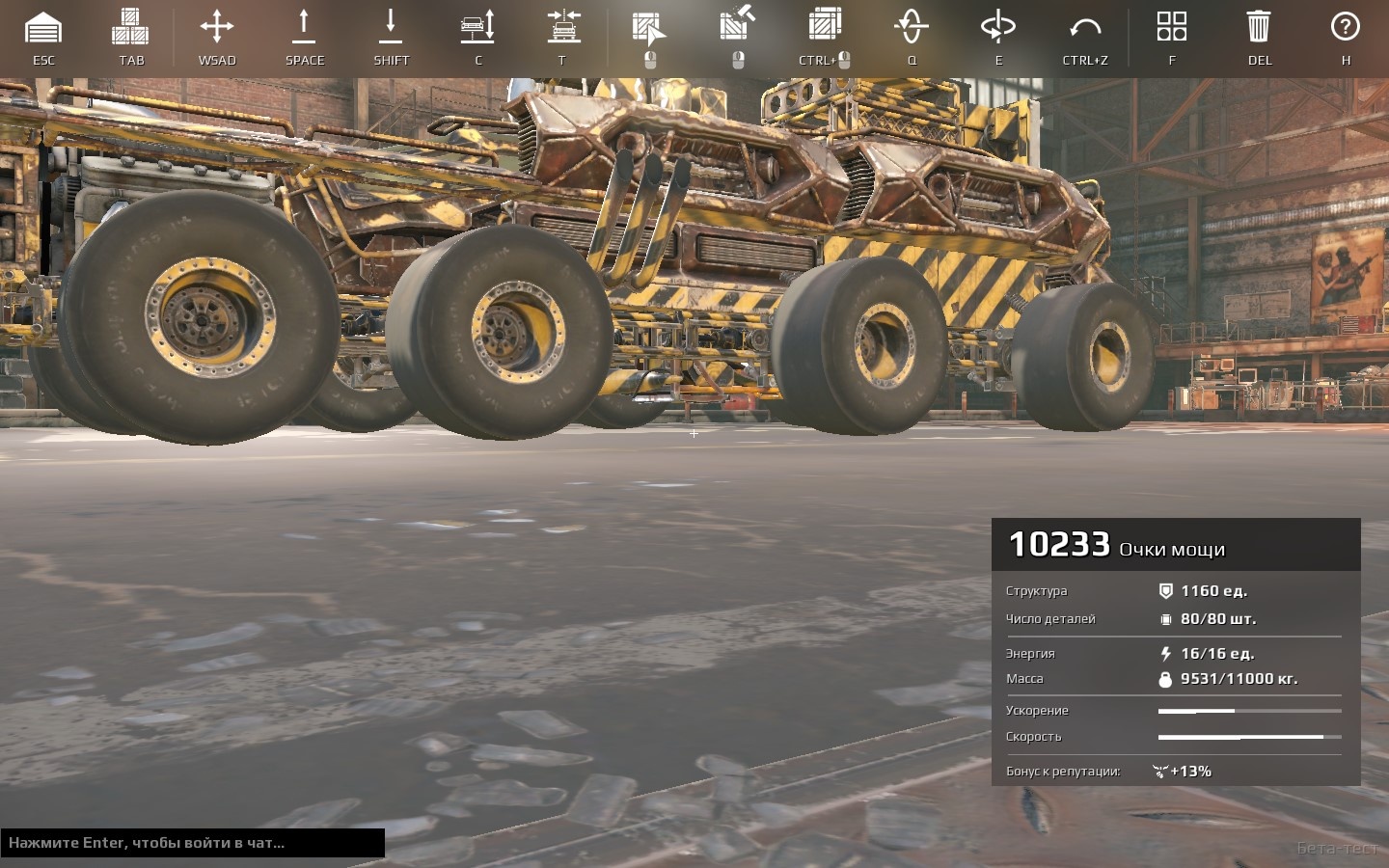
Task: Select the C raise-vehicle tool icon
Action: [477, 29]
